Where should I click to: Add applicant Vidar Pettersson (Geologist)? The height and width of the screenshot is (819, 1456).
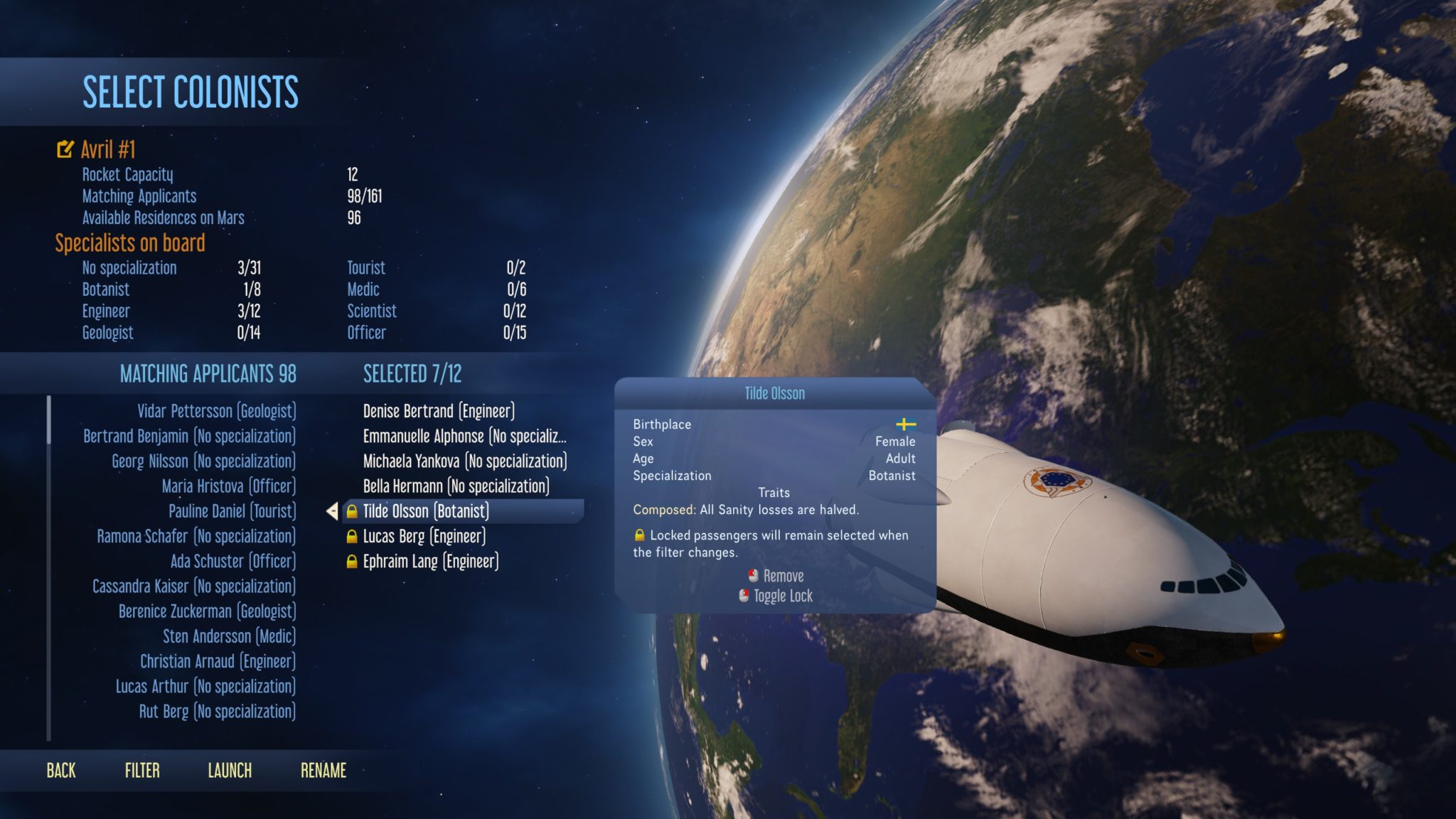click(x=216, y=411)
